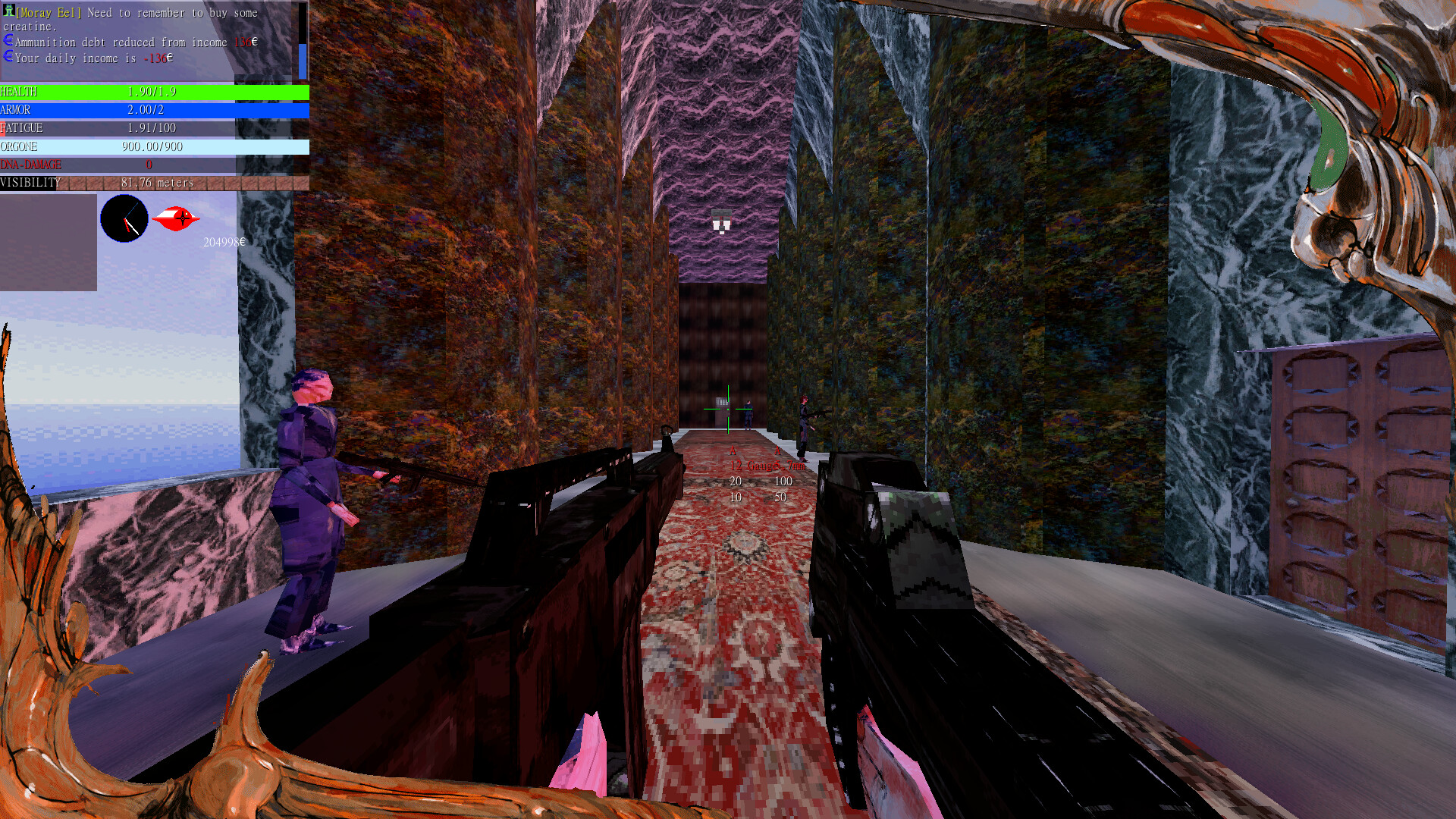
Task: Click the euro icon beside the ammunition debt message
Action: point(8,40)
